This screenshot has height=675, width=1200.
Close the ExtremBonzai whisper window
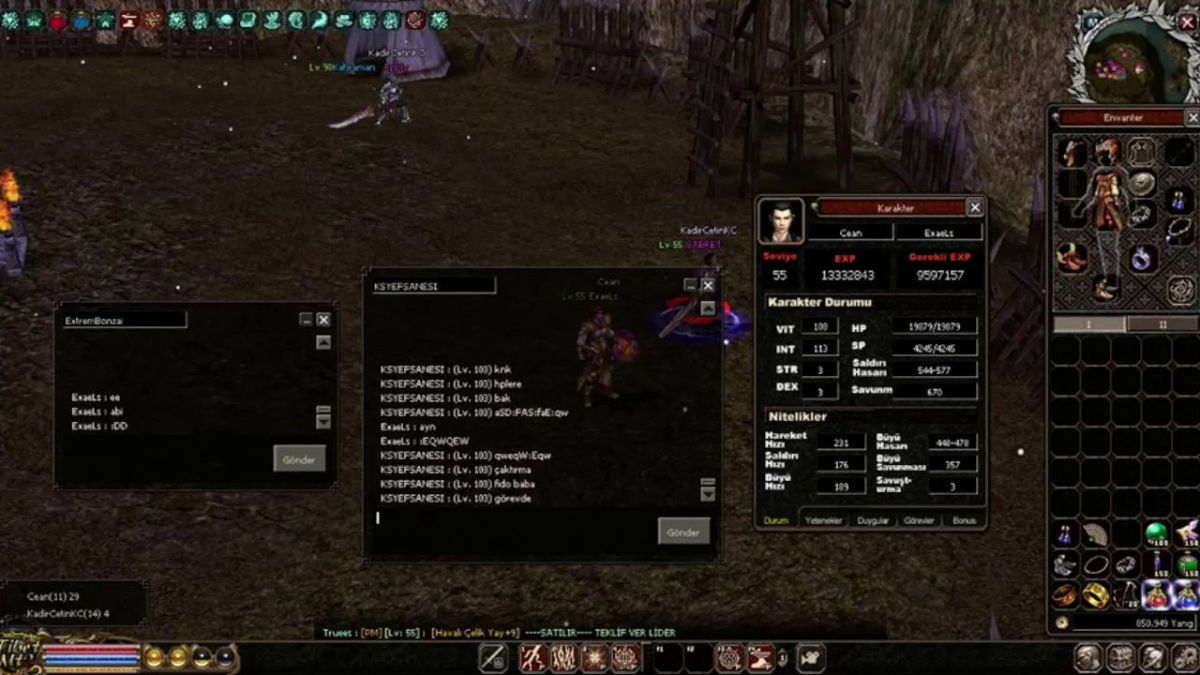pos(323,319)
